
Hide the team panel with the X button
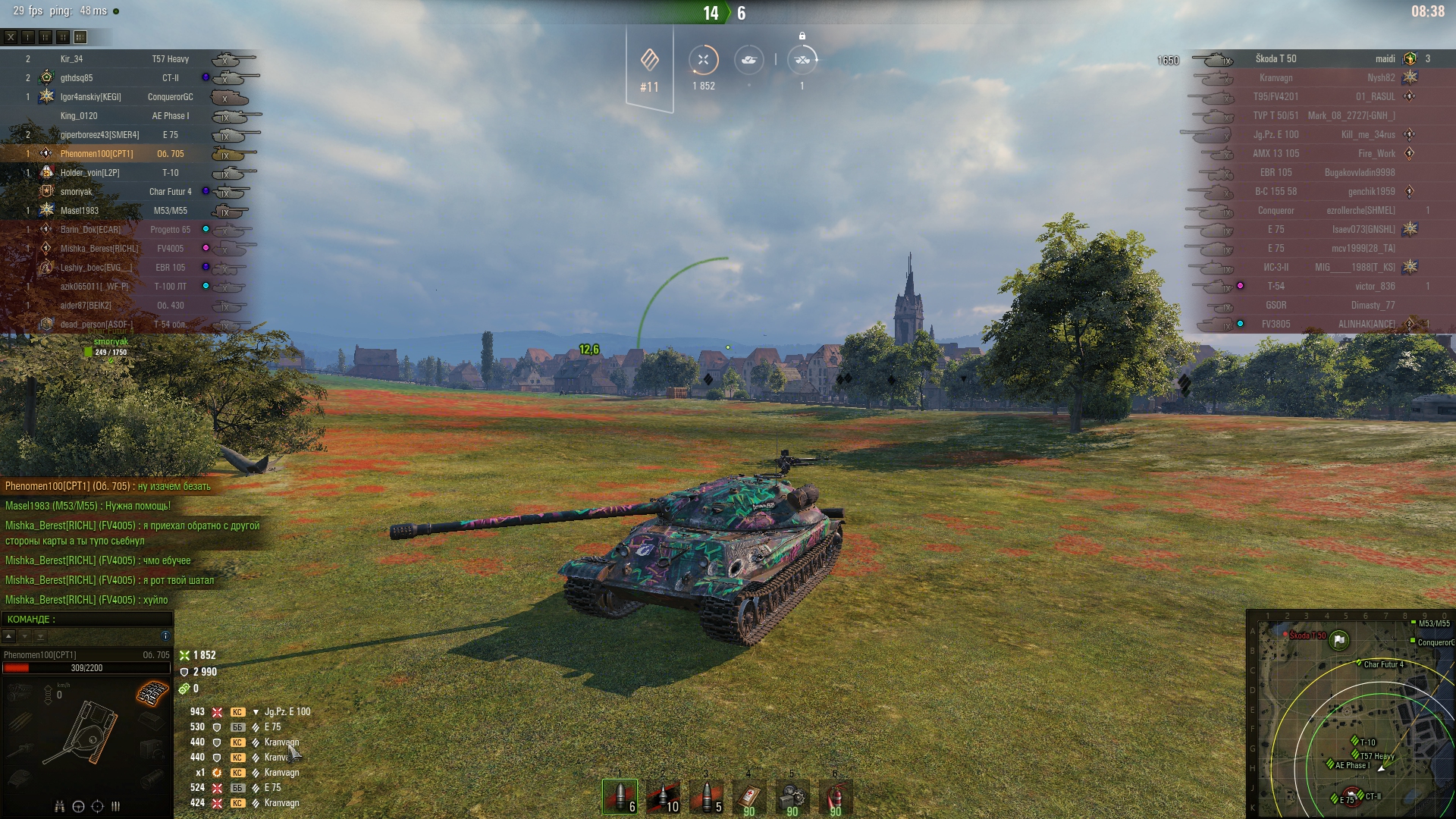[11, 36]
